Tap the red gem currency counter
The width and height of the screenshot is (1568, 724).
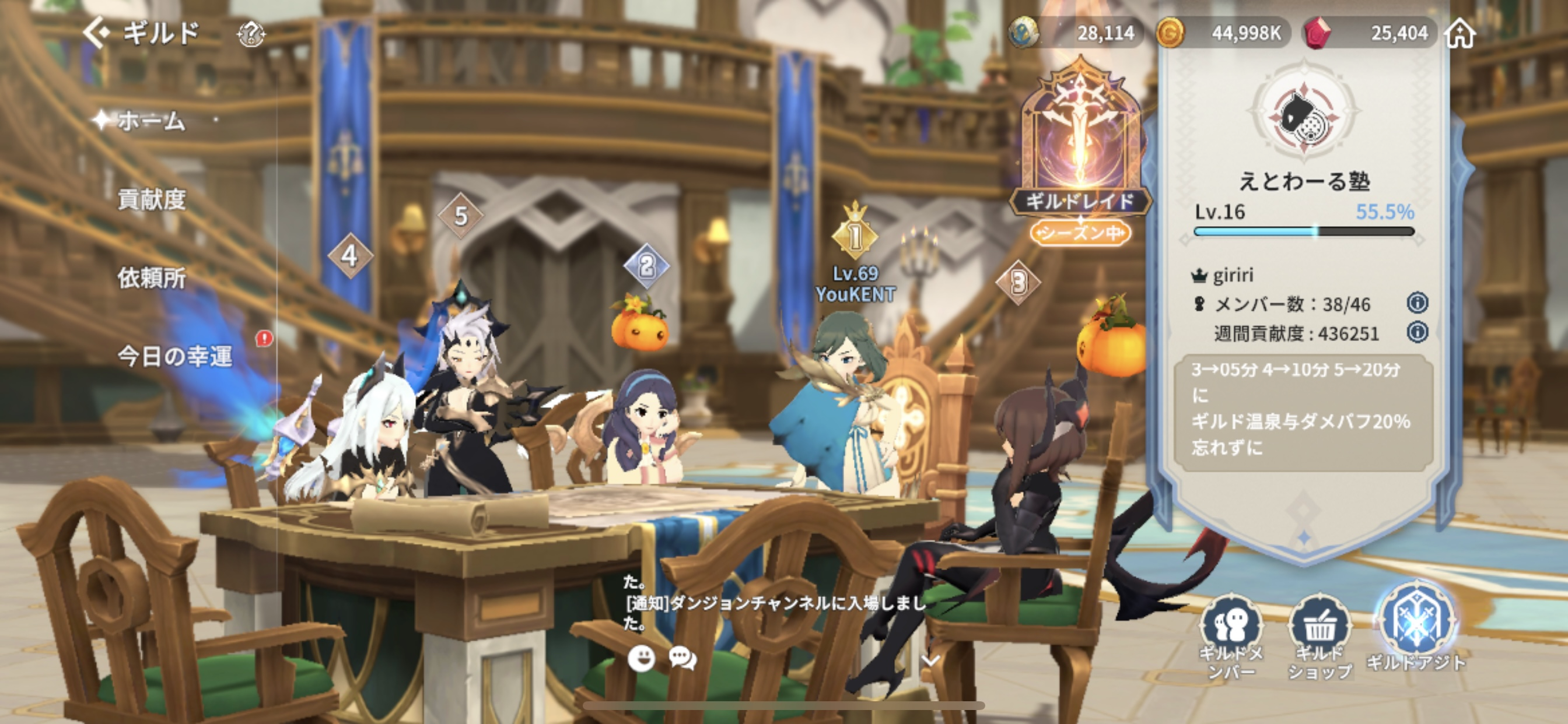click(x=1370, y=33)
